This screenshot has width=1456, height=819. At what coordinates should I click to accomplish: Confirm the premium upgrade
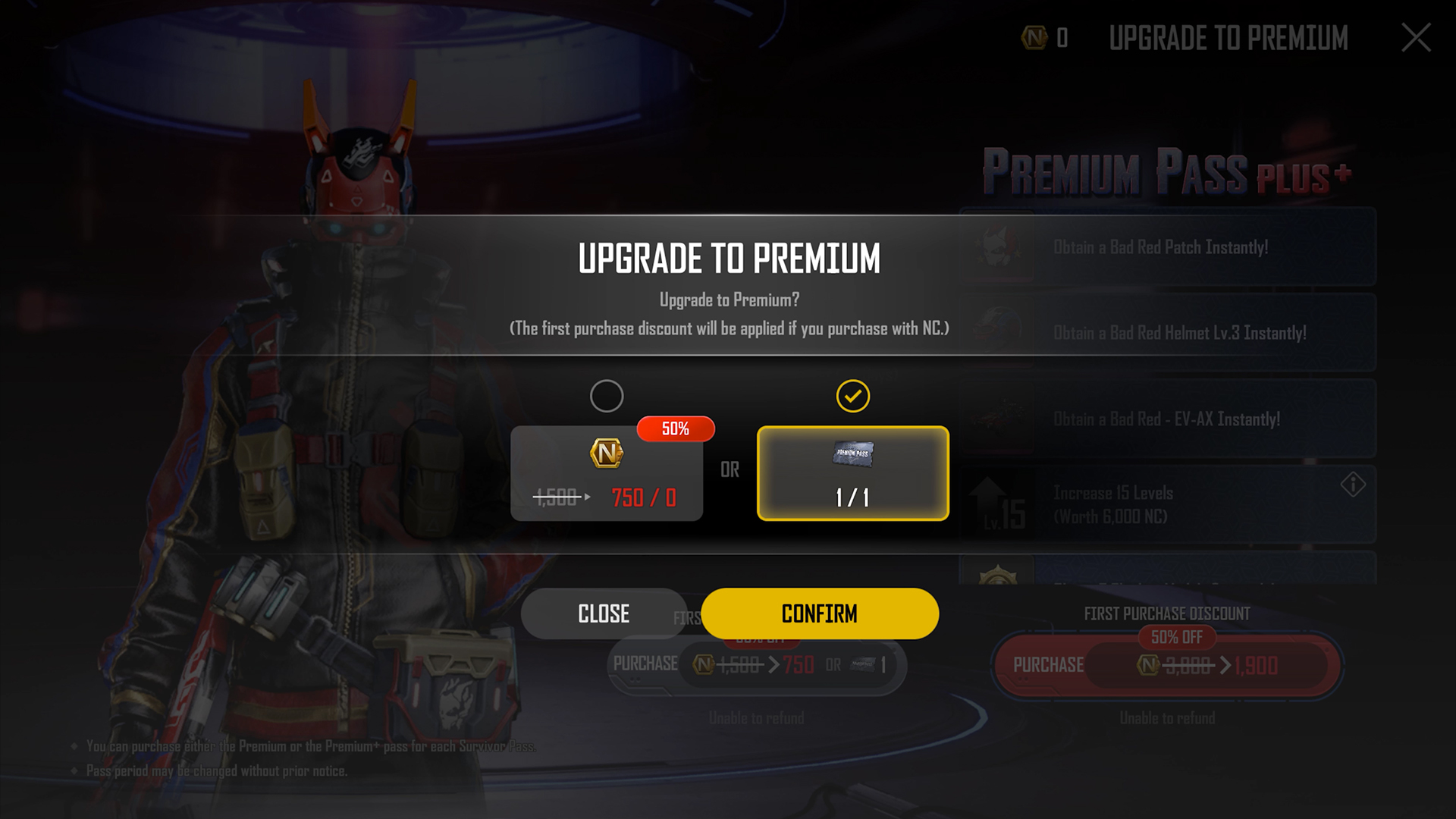pos(819,613)
